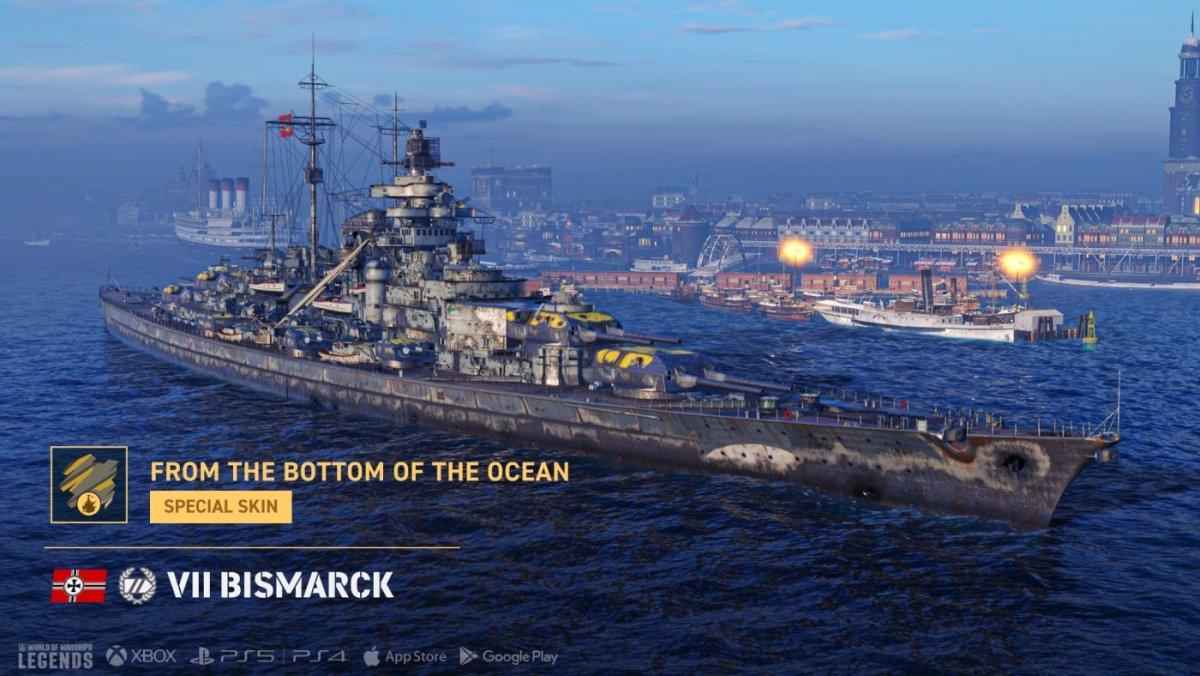Open the App Store badge
Viewport: 1200px width, 676px height.
404,657
